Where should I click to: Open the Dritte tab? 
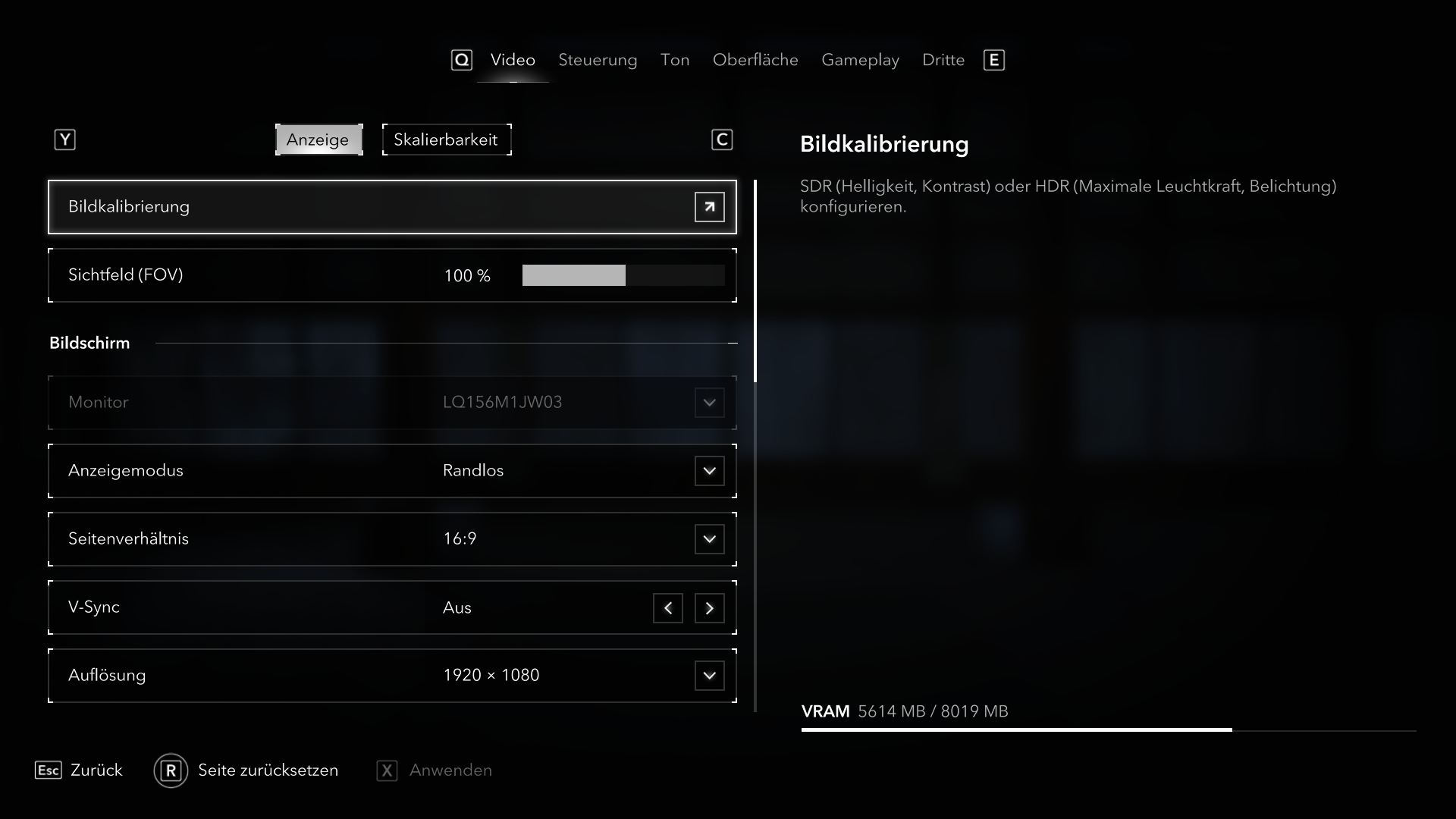click(x=943, y=60)
